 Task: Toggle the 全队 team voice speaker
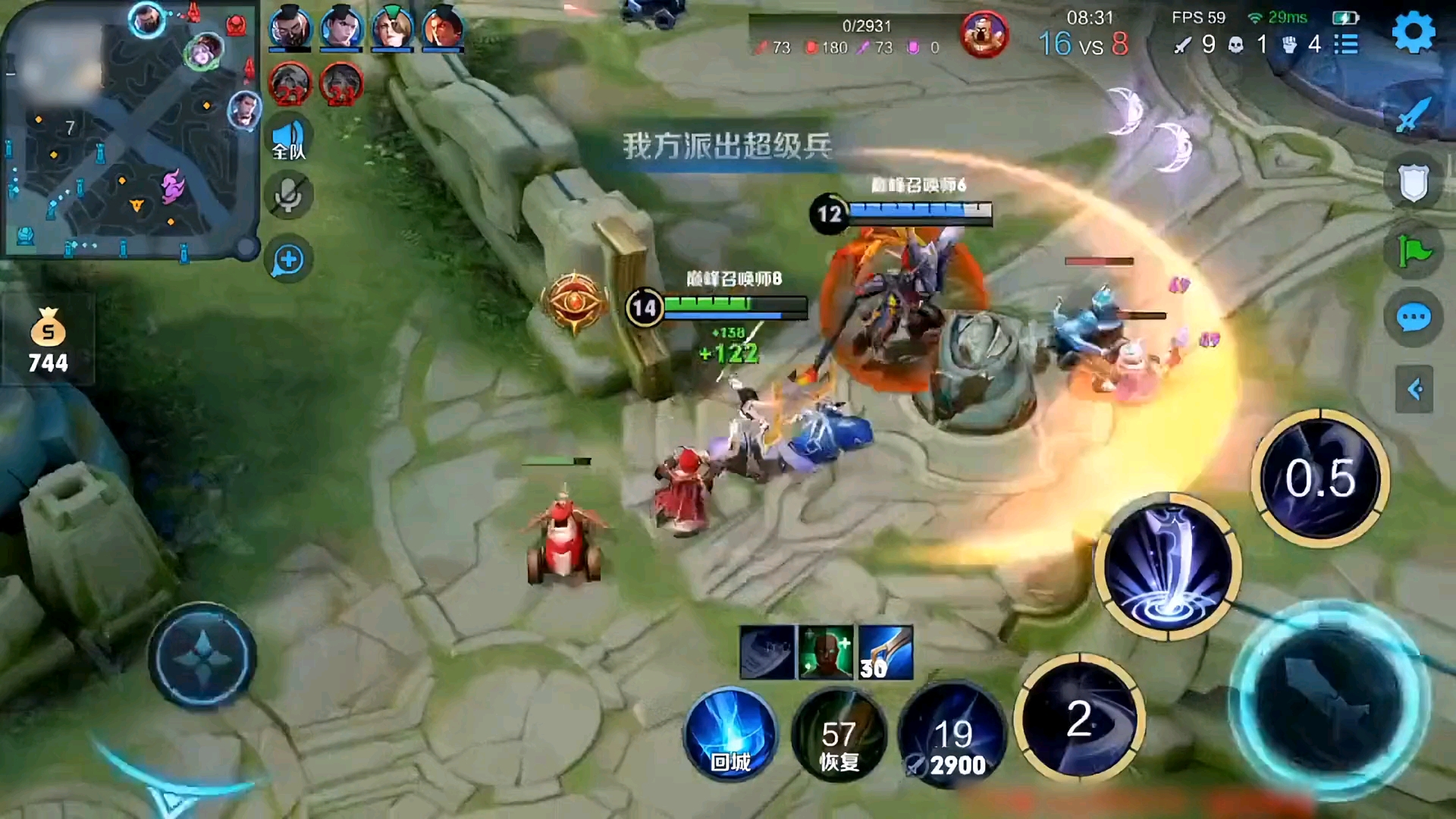coord(288,140)
